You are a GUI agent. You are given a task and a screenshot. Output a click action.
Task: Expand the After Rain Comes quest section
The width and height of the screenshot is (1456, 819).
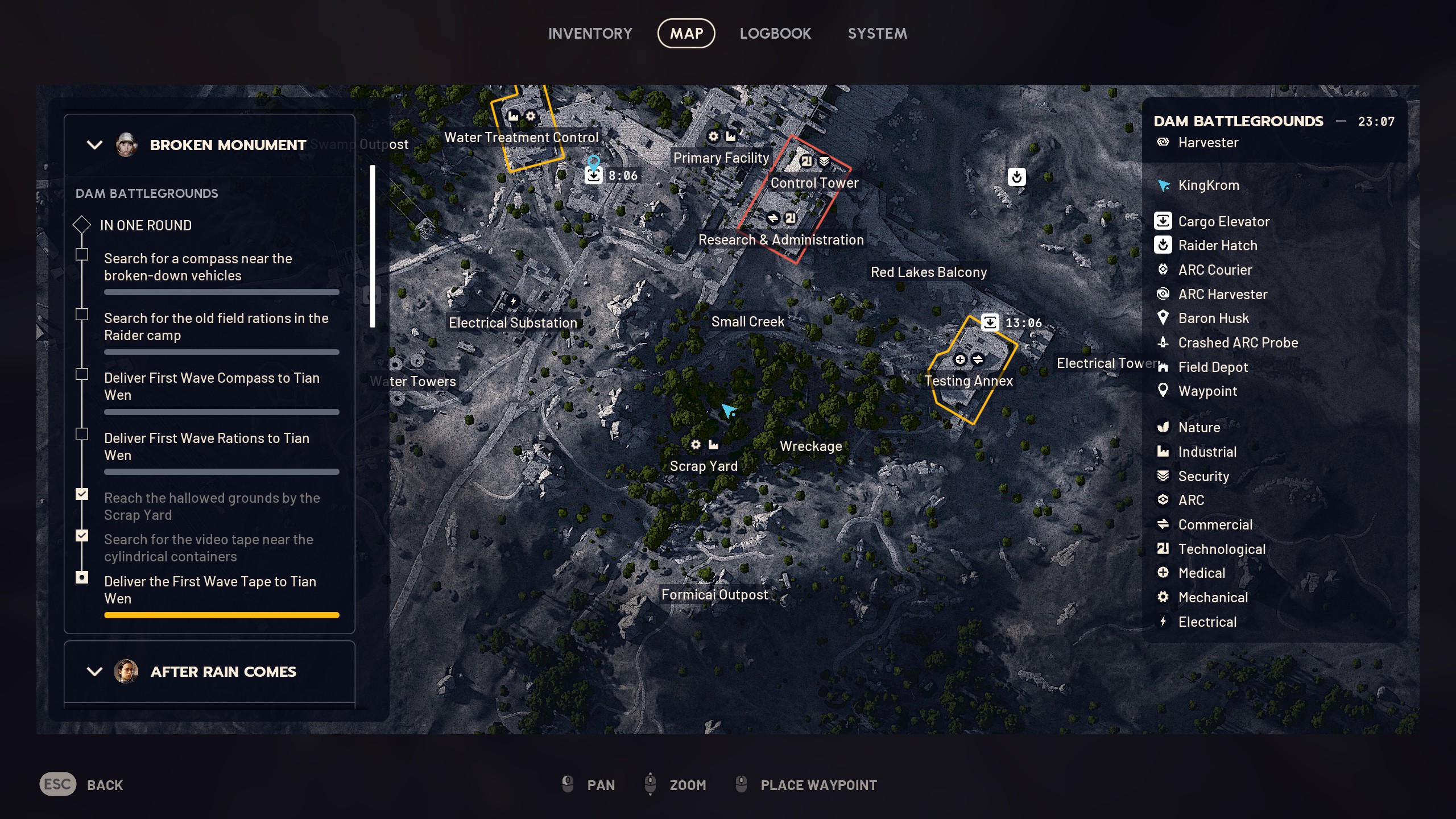(x=94, y=672)
